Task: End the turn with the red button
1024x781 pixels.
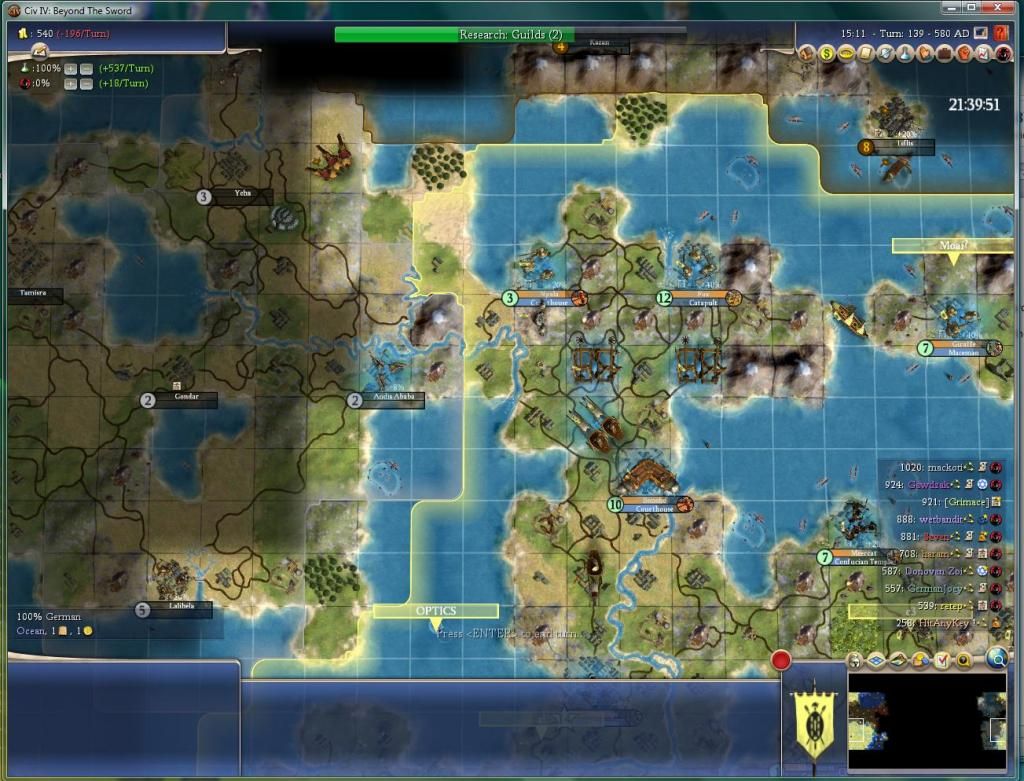Action: point(780,660)
